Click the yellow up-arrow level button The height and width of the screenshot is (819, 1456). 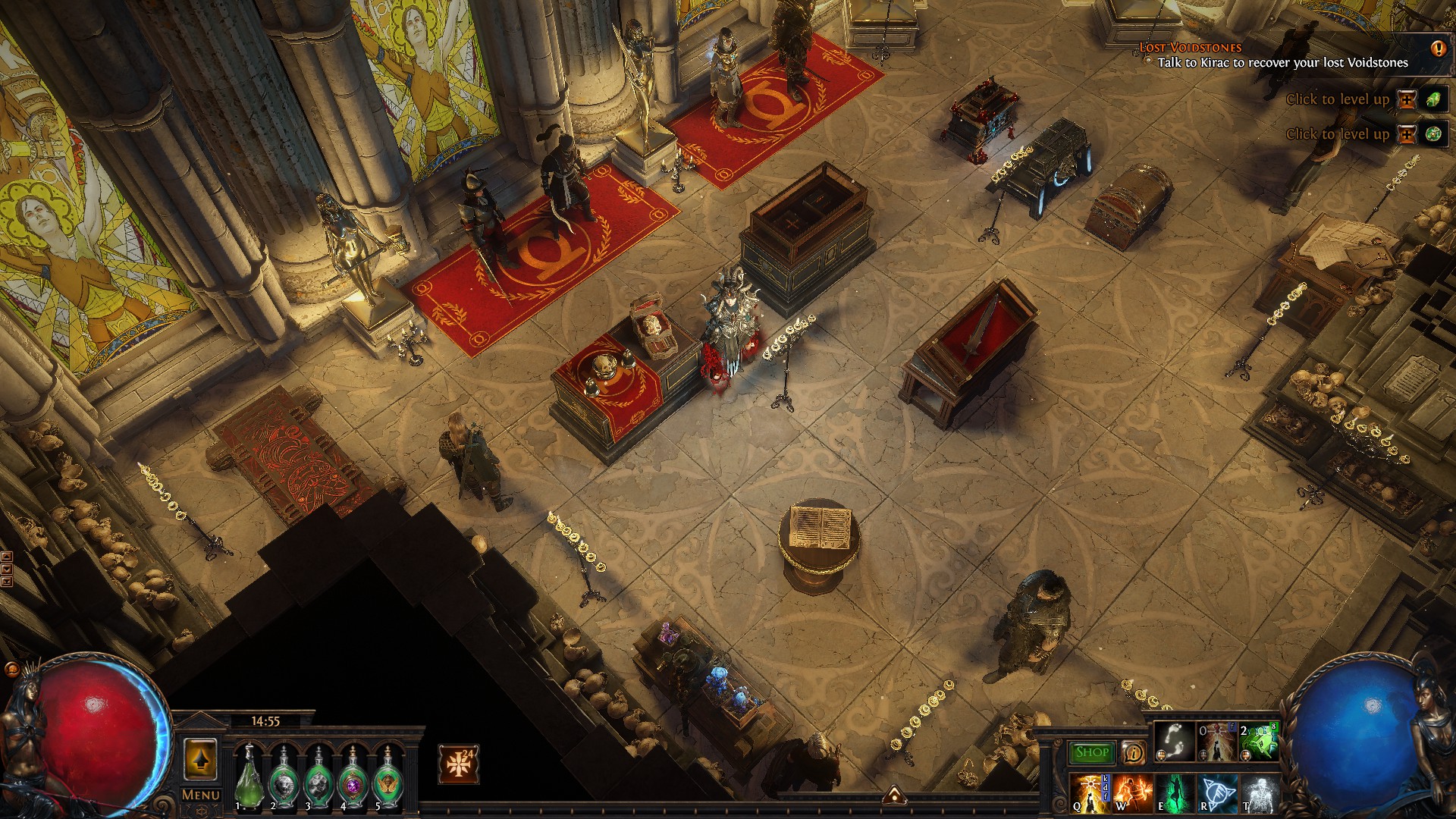coord(200,758)
